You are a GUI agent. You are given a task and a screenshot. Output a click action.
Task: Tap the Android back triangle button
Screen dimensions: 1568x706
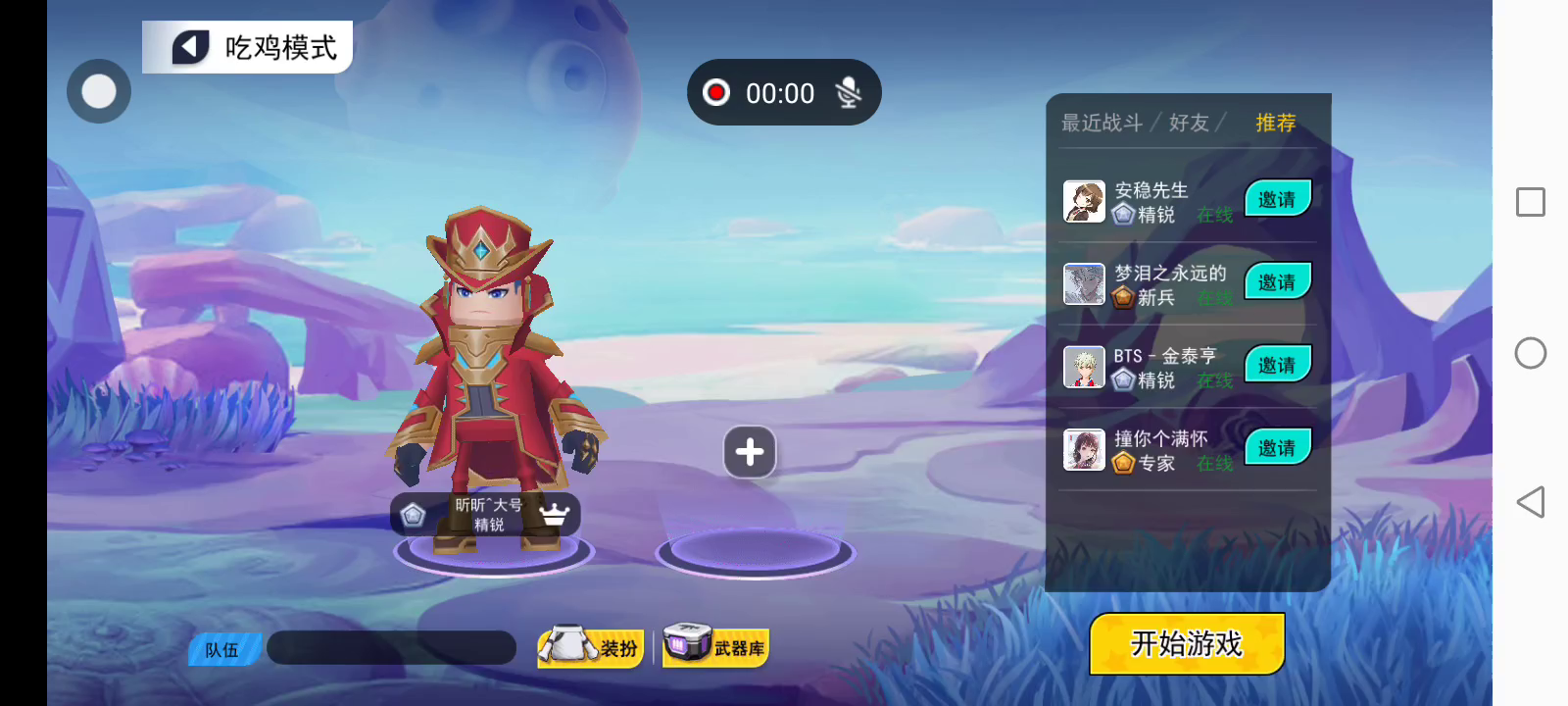1530,502
